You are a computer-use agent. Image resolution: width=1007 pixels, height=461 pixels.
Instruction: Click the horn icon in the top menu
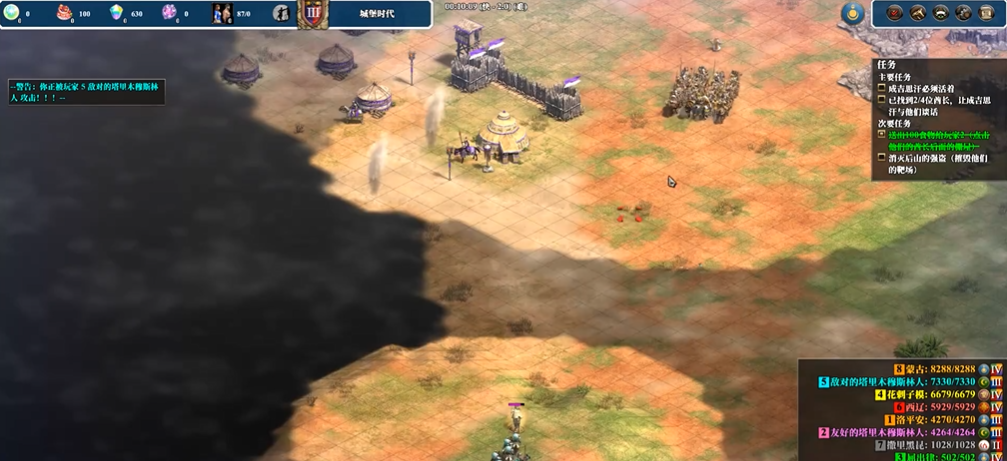tap(917, 13)
